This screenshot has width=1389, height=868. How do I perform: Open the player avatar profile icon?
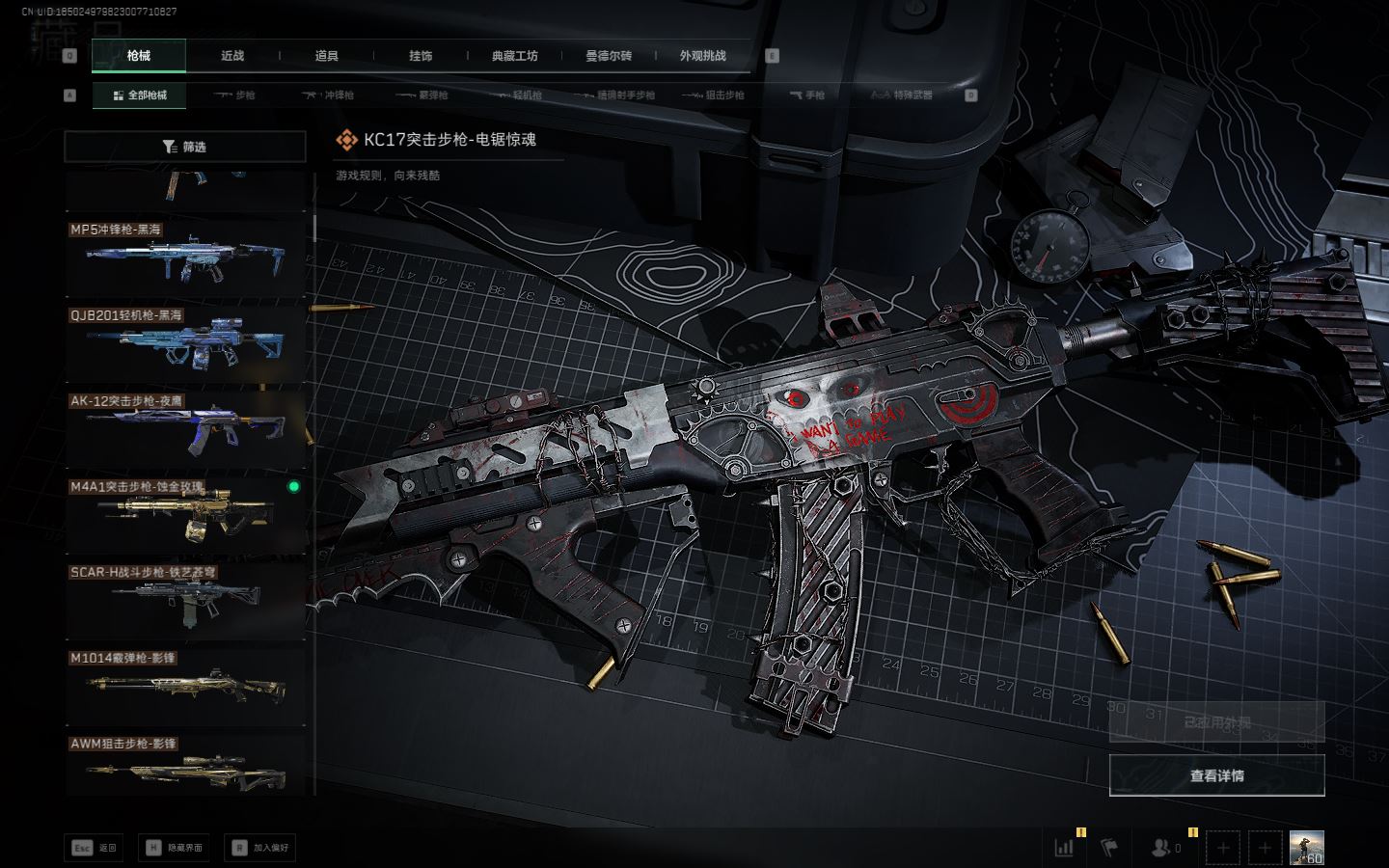tap(1306, 848)
